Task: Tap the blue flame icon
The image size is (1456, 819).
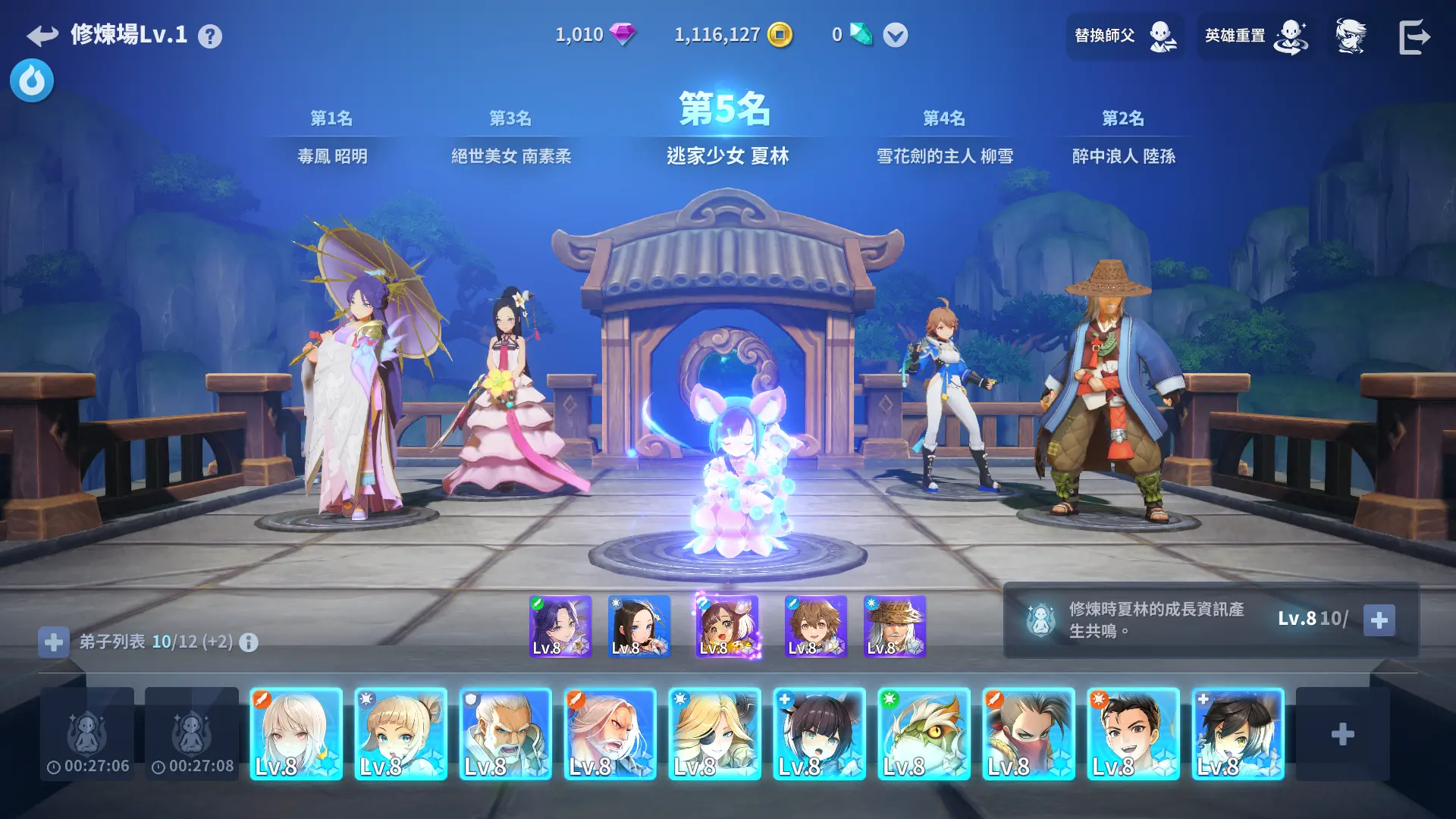Action: click(x=32, y=80)
